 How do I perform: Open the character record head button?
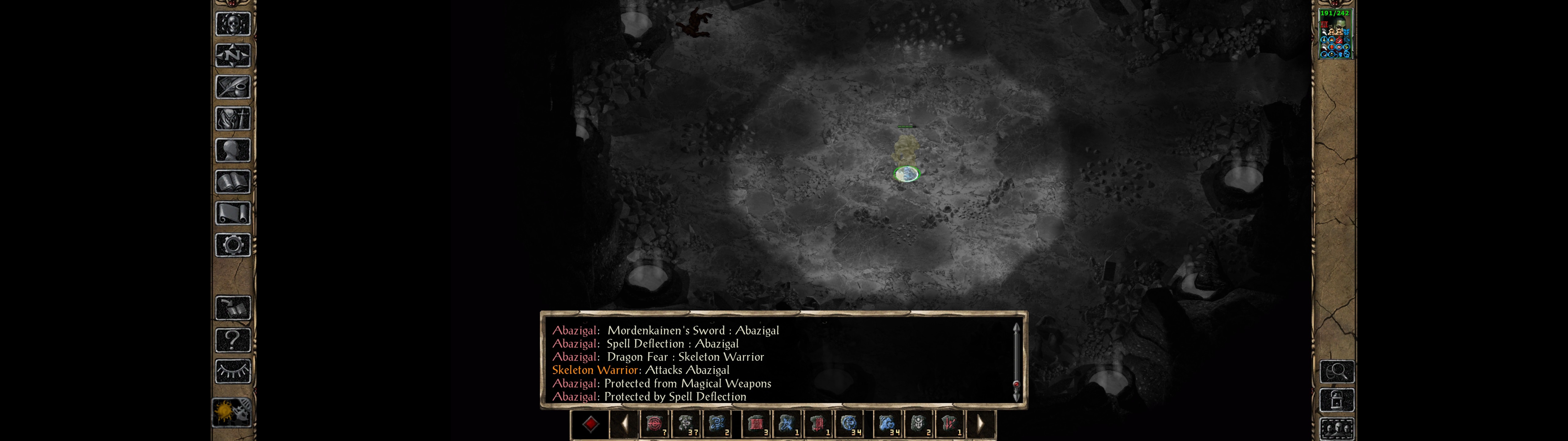coord(232,150)
